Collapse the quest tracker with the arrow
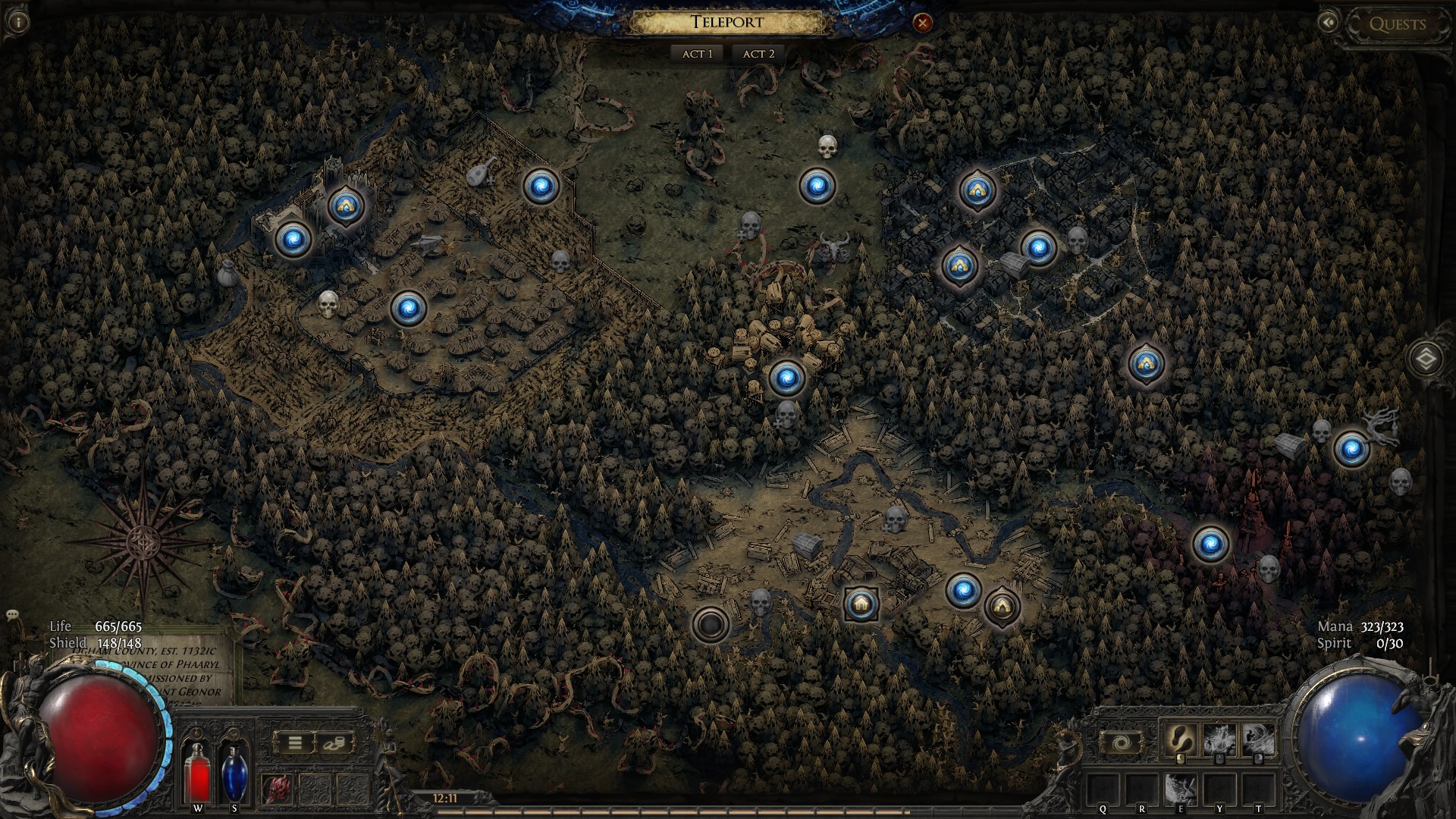The width and height of the screenshot is (1456, 819). (x=1328, y=23)
